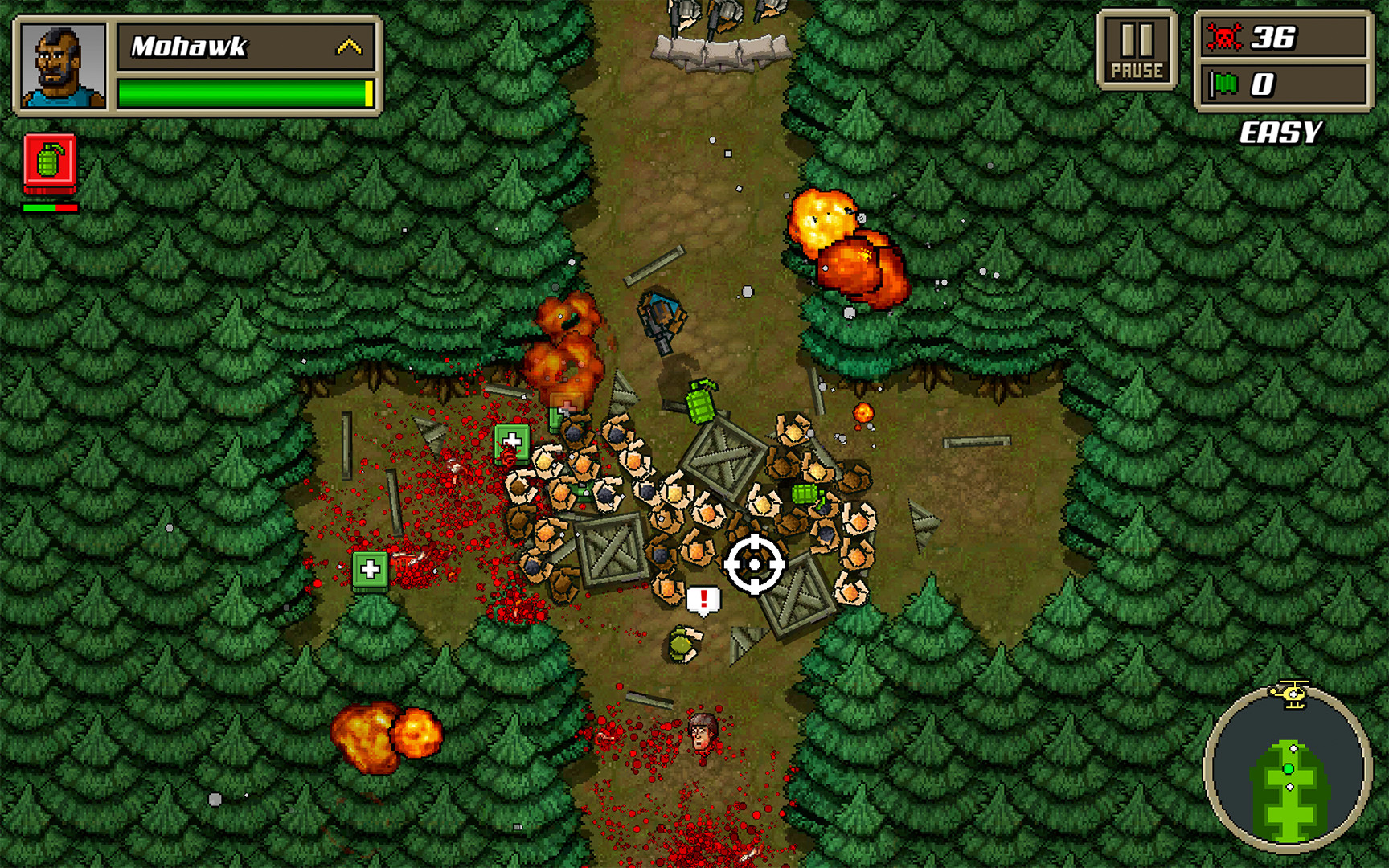Toggle the Pause button

coord(1139,48)
